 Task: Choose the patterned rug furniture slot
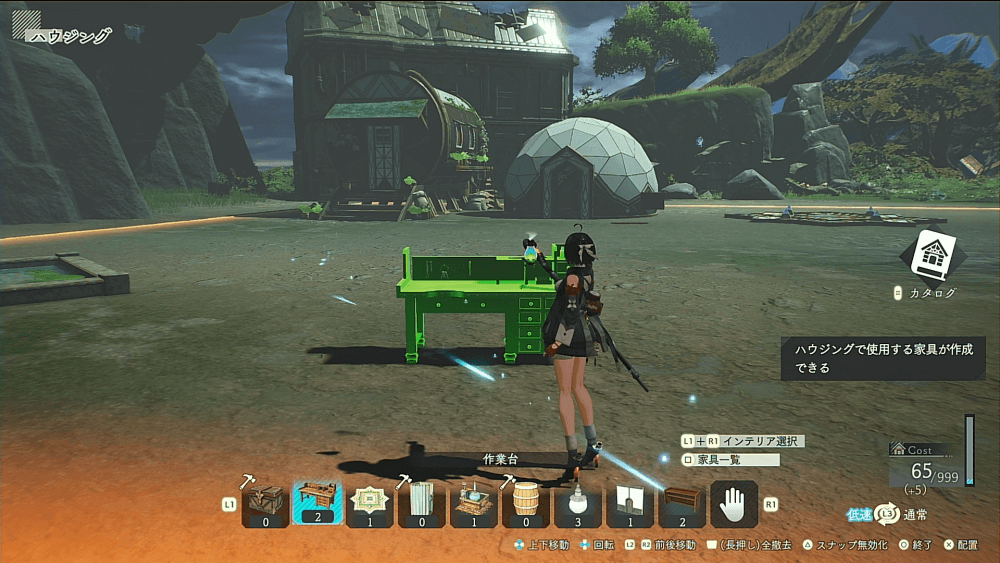pos(369,503)
